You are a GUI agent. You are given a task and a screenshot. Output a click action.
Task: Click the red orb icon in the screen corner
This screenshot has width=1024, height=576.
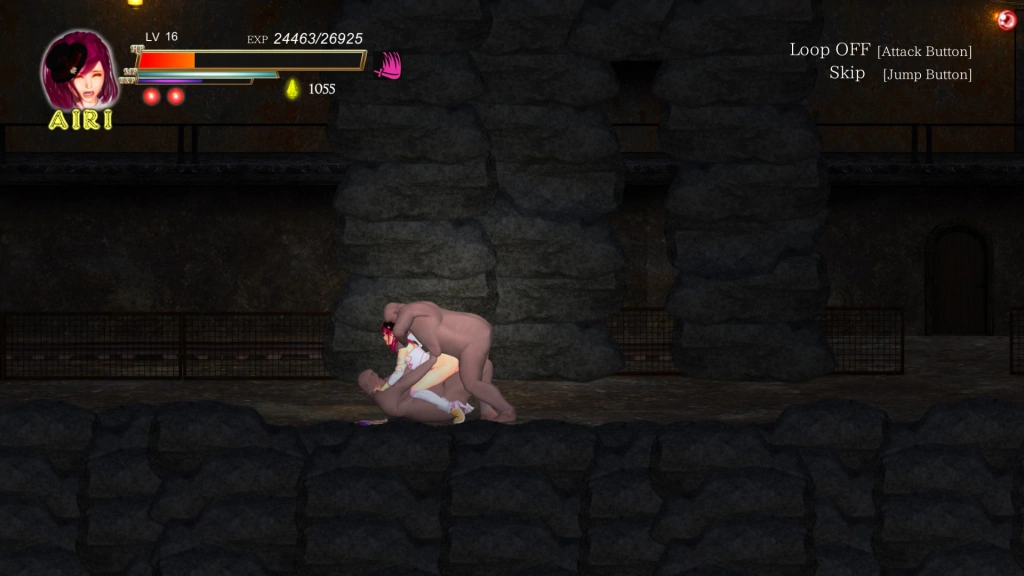[x=1005, y=19]
